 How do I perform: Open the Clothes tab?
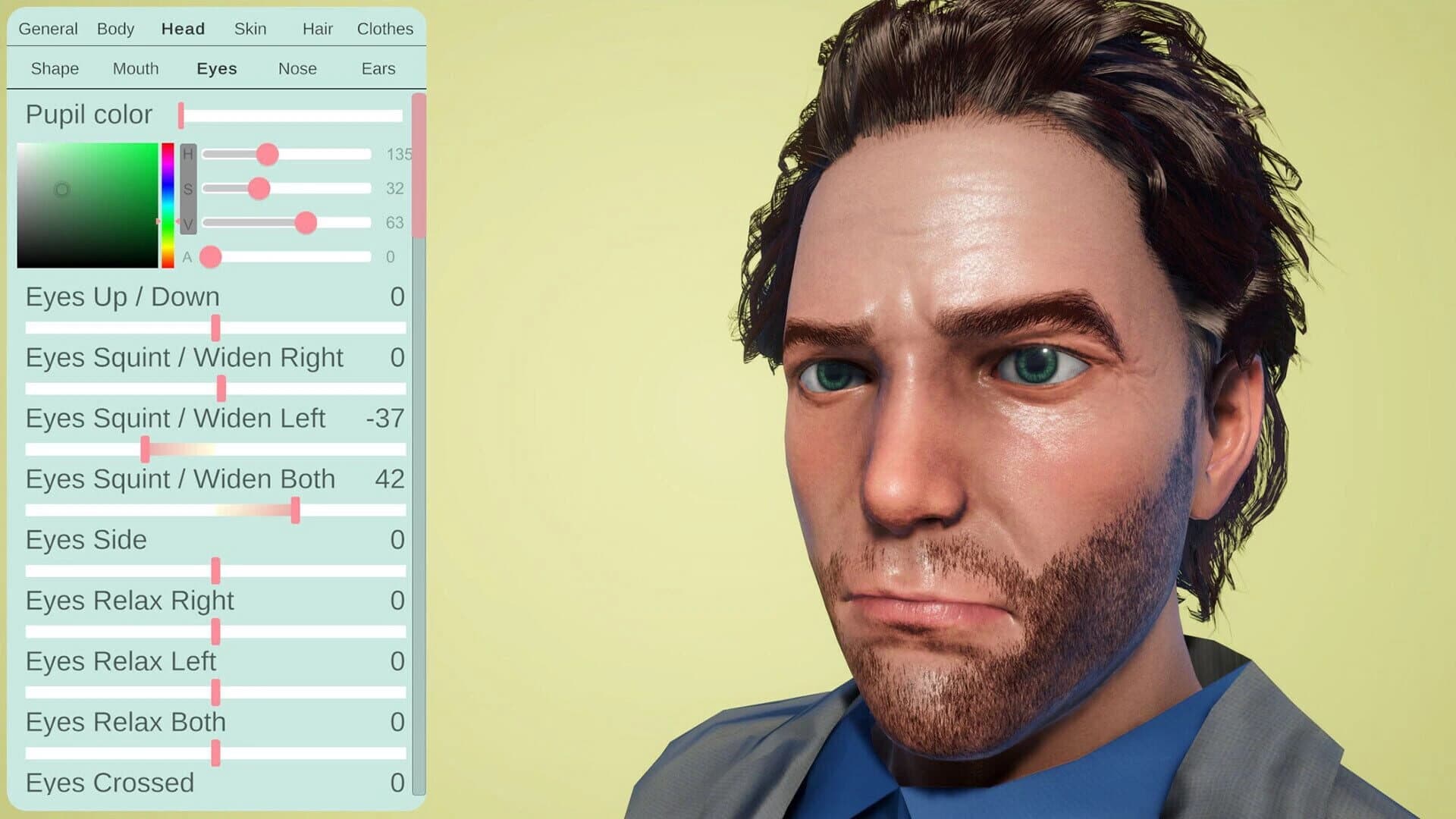point(384,29)
